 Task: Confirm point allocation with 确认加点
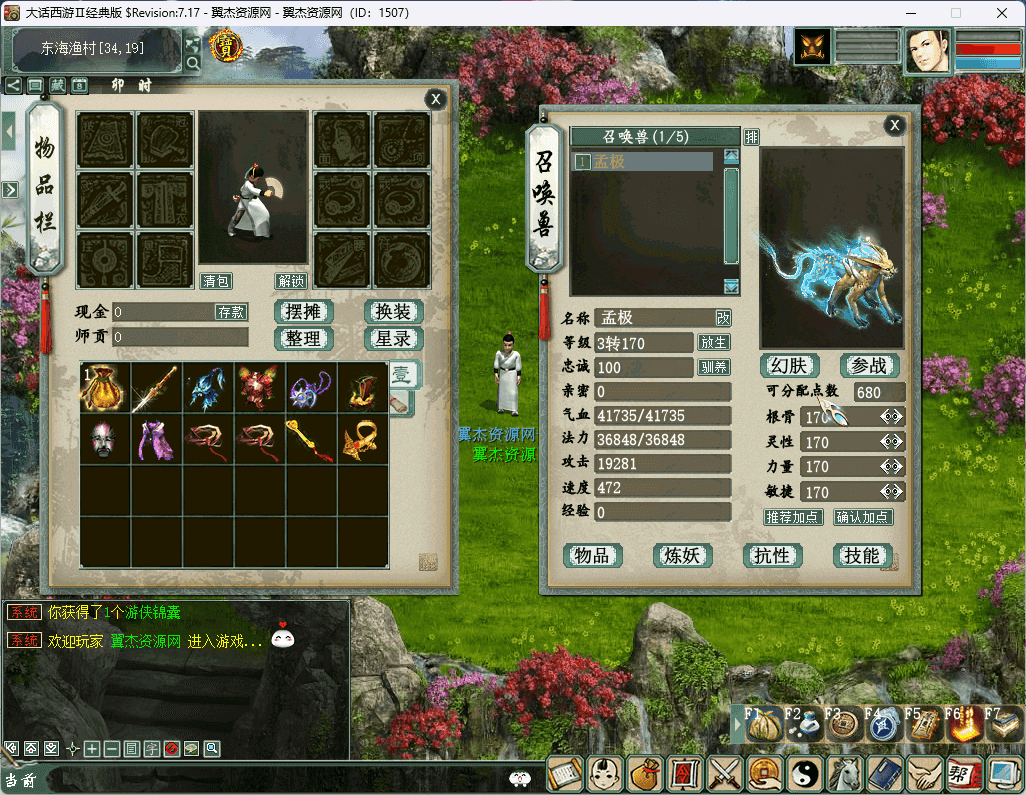coord(864,517)
